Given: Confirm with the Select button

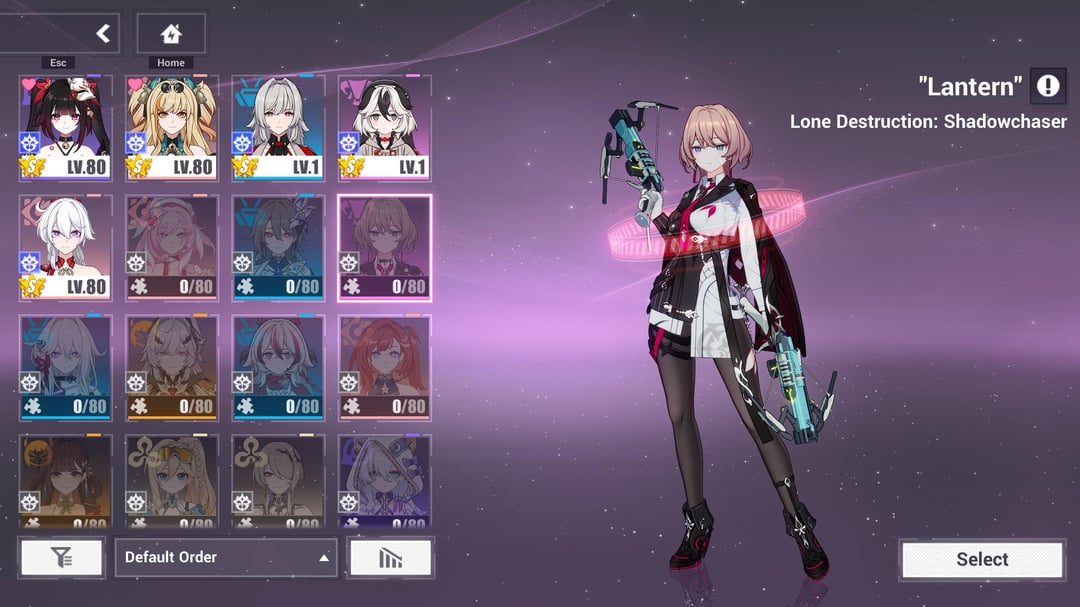Looking at the screenshot, I should (x=981, y=560).
